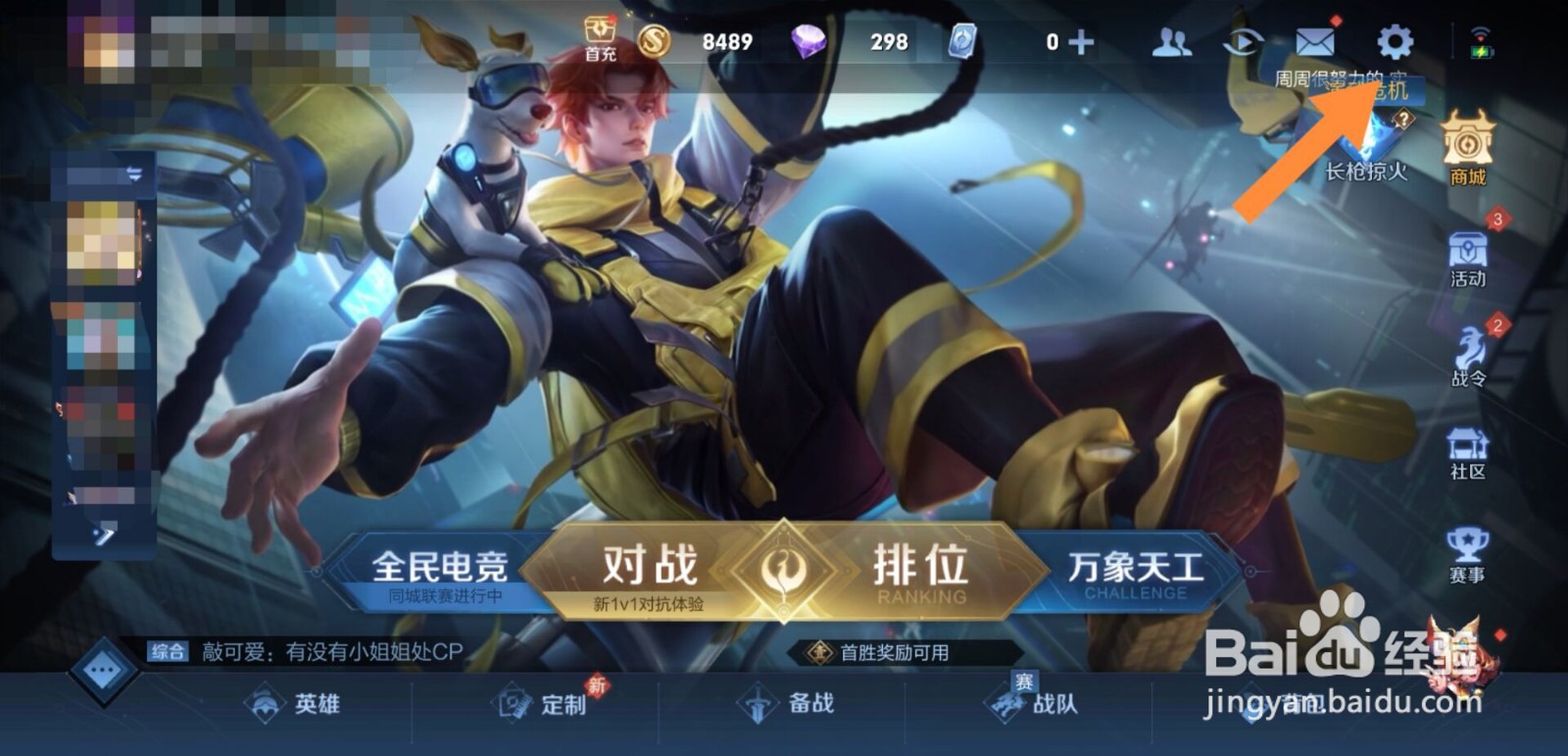Open the friends list icon
This screenshot has height=756, width=1568.
[1171, 41]
